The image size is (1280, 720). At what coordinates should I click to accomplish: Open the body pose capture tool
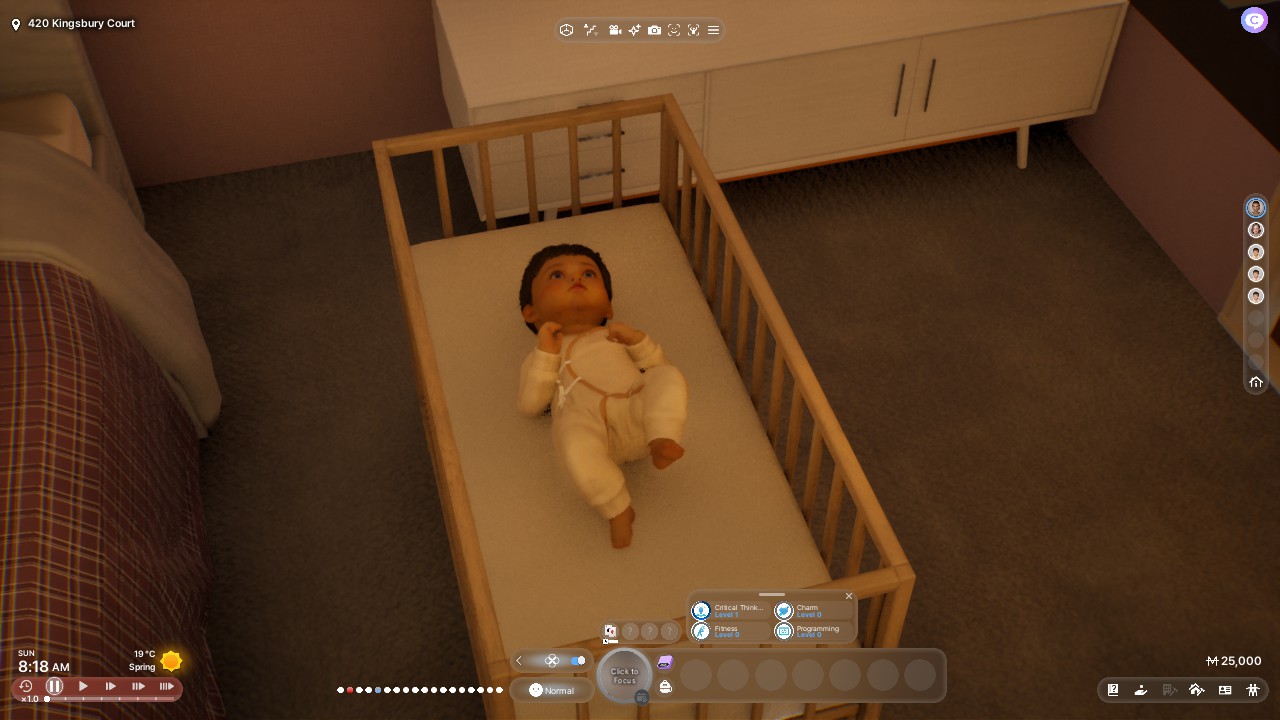tap(693, 30)
